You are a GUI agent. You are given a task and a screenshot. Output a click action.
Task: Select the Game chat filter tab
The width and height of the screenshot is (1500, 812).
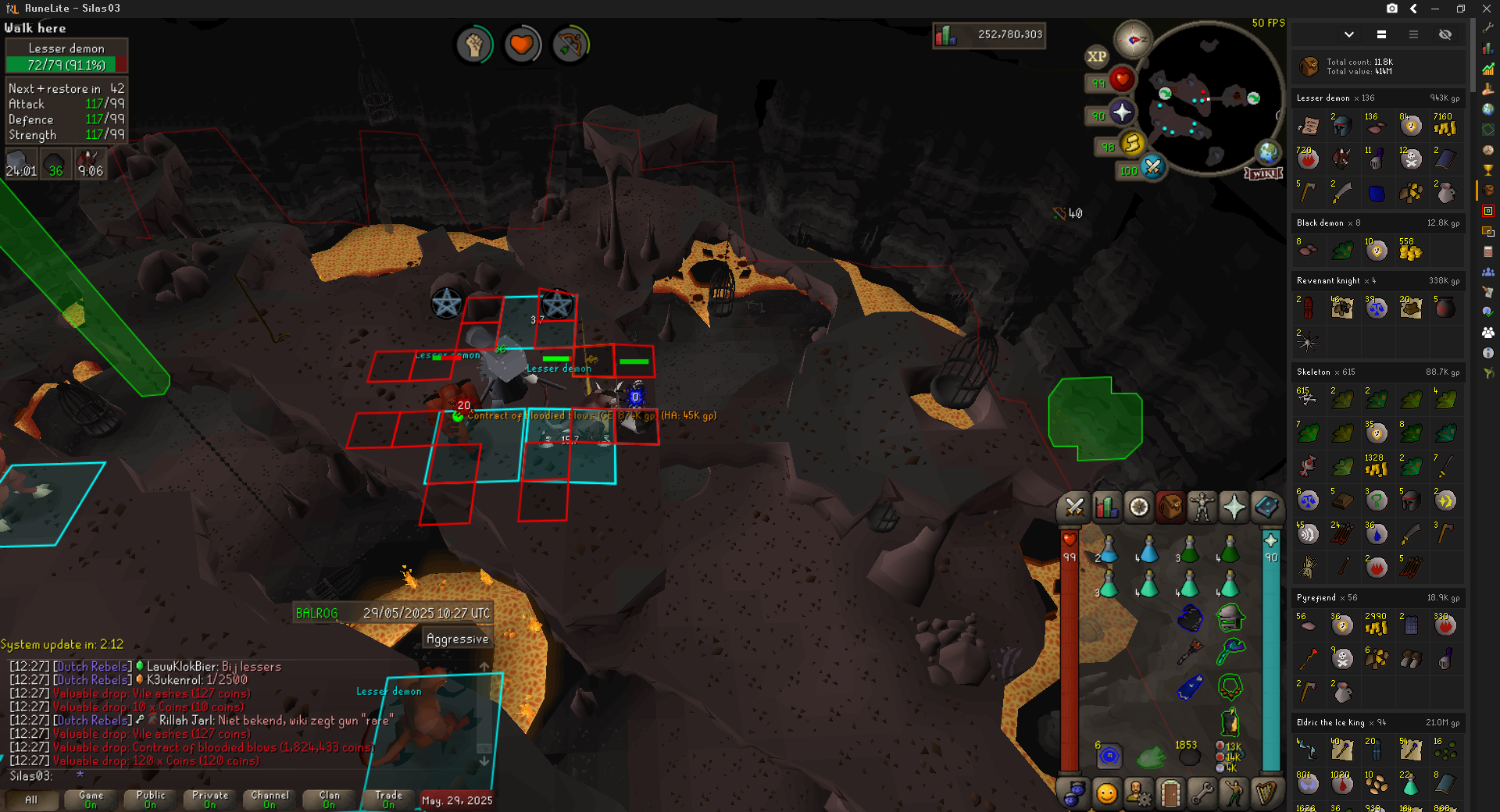point(91,800)
